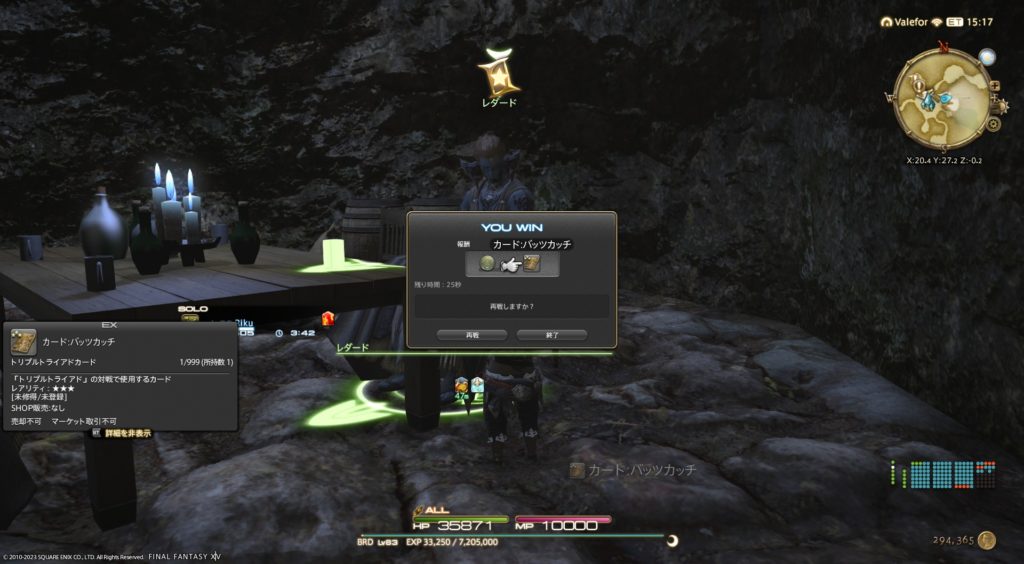Choose 再戦 to play a rematch
The image size is (1024, 564).
click(473, 335)
